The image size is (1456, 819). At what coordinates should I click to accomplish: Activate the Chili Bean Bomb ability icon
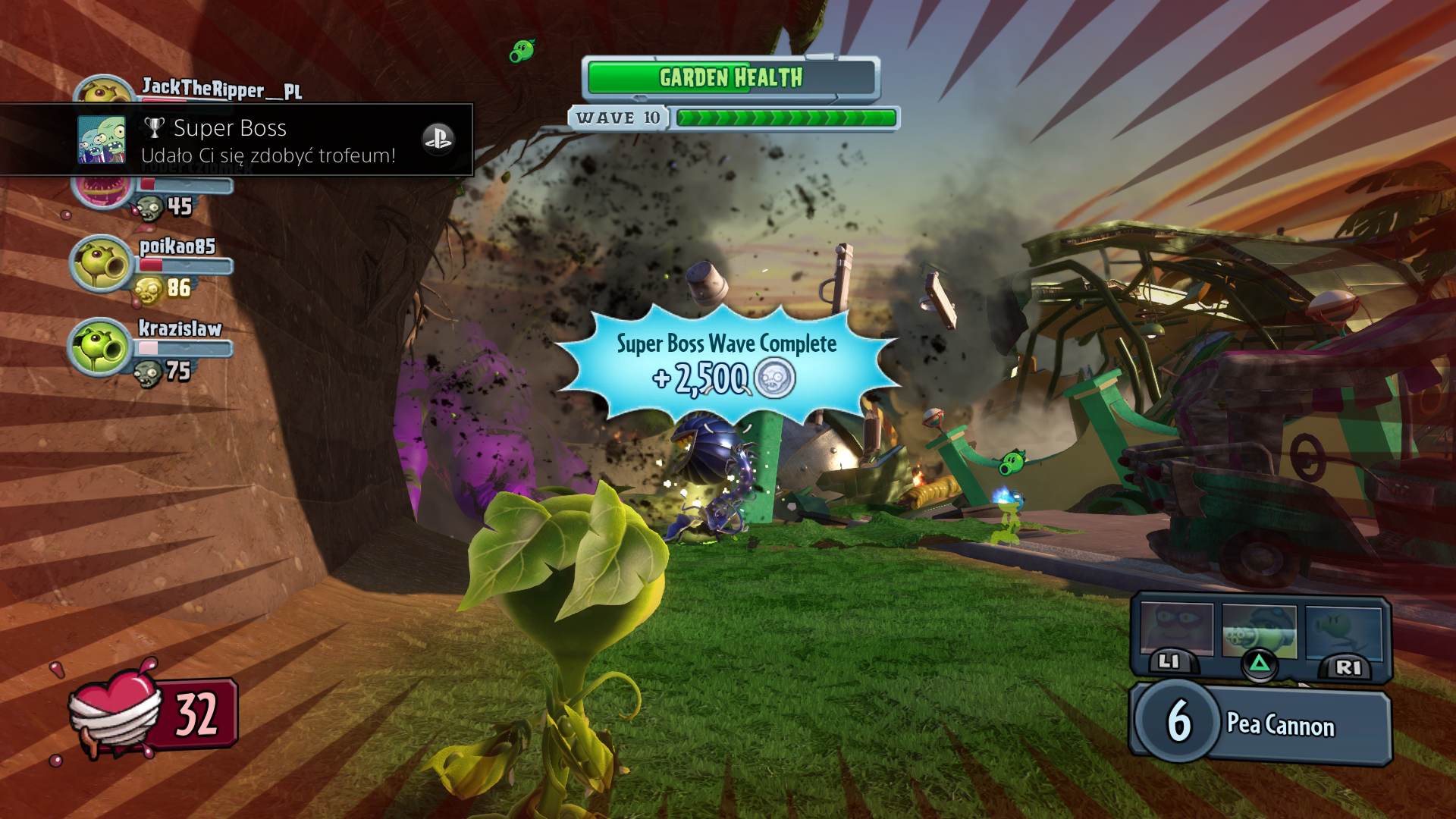pos(1176,631)
